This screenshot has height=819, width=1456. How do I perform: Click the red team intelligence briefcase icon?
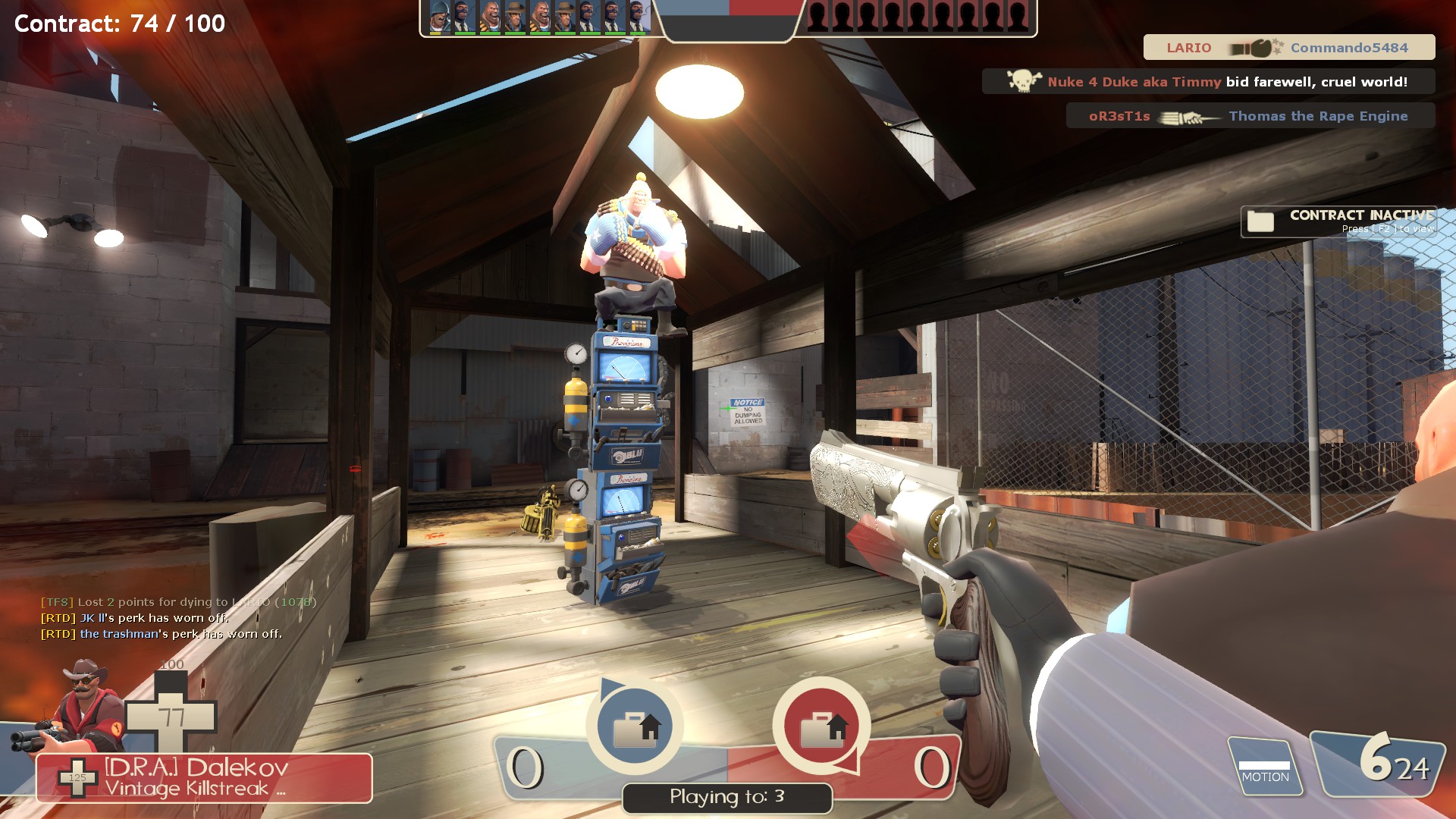coord(821,726)
